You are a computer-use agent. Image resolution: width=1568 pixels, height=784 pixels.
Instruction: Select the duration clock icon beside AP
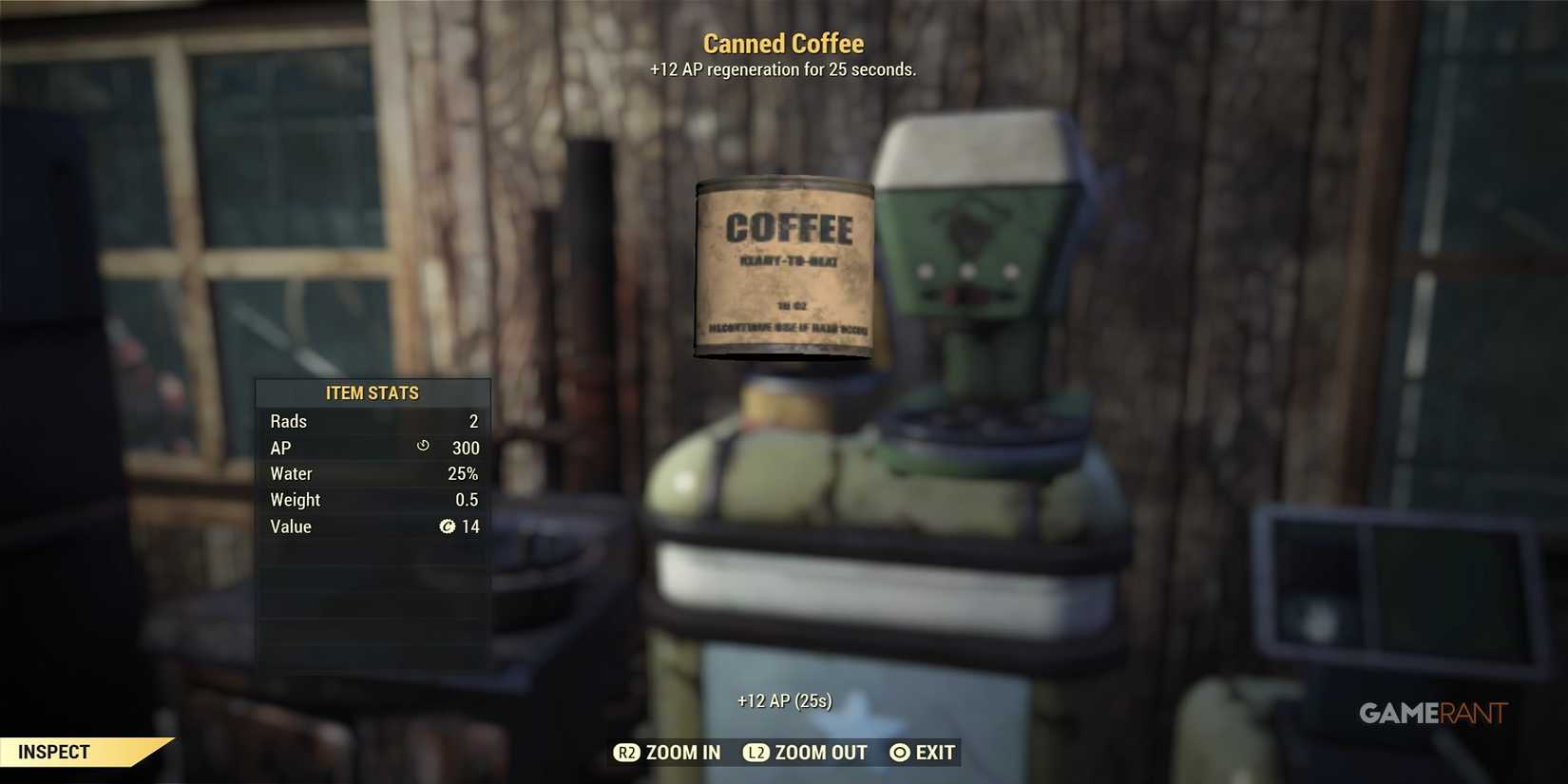tap(421, 447)
